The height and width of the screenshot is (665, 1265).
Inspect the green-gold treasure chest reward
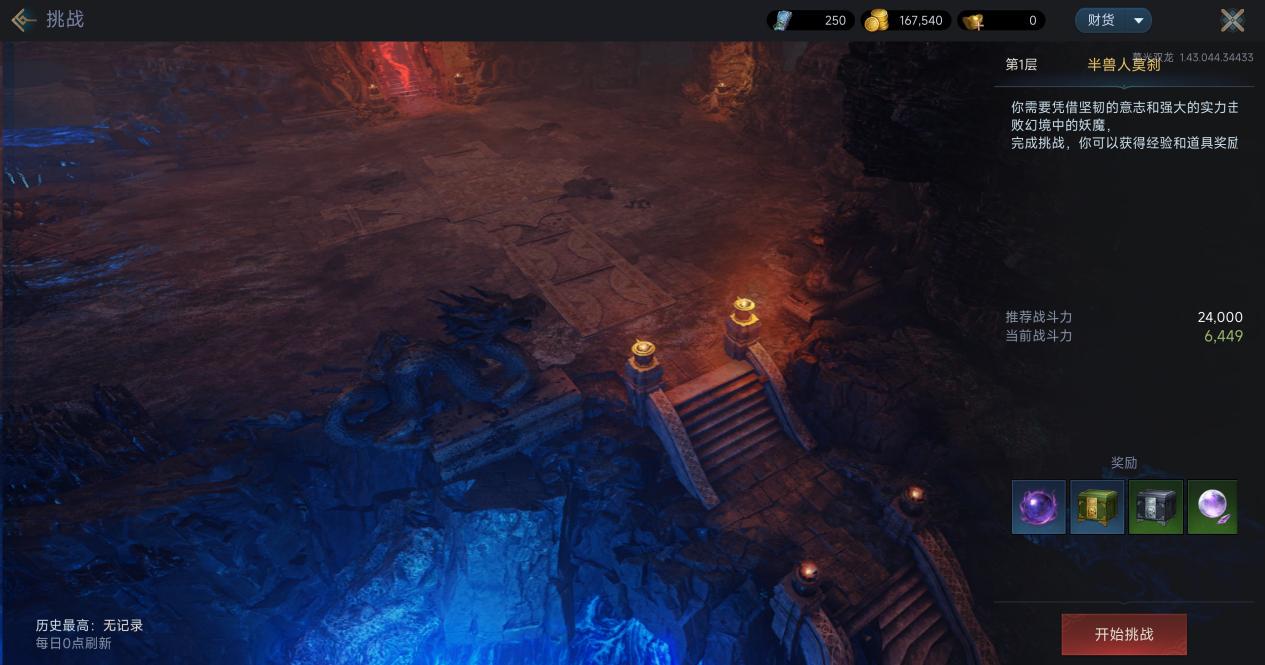(x=1097, y=507)
